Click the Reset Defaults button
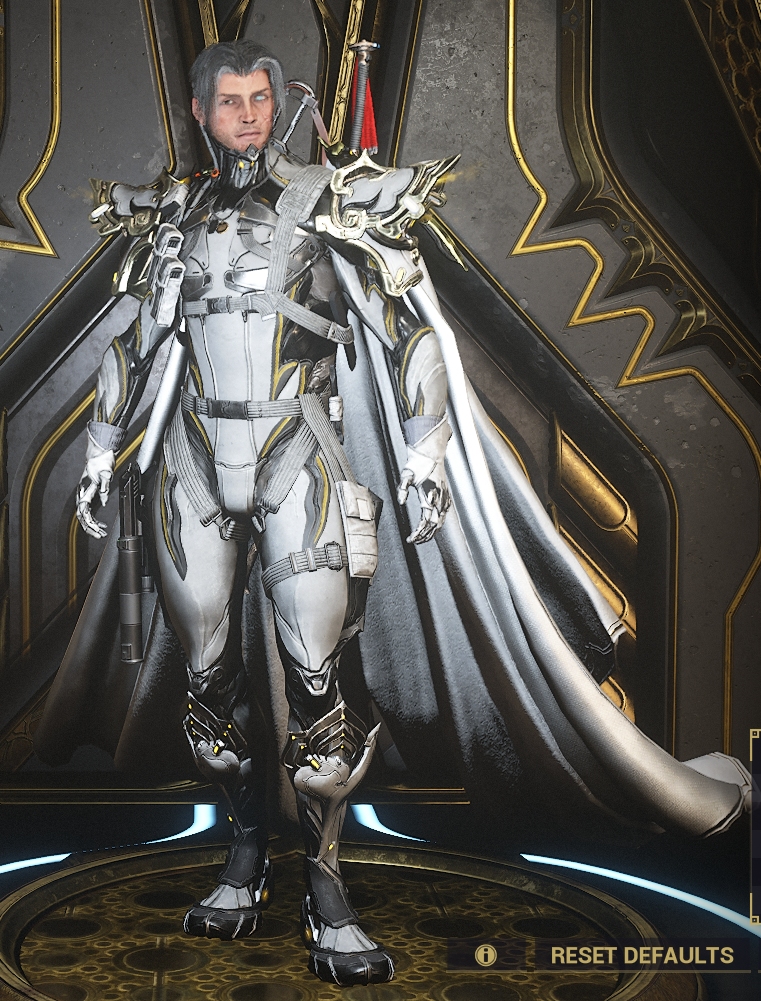761x1001 pixels. coord(641,955)
